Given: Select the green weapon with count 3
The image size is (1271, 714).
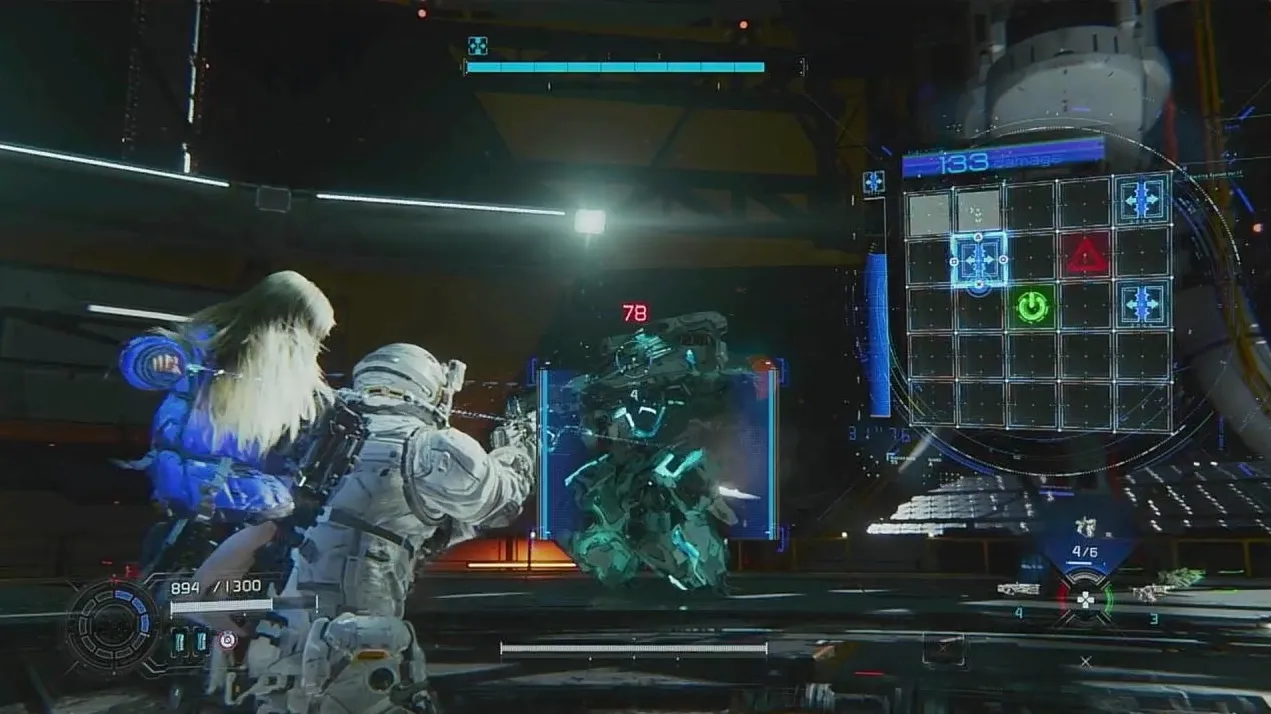Looking at the screenshot, I should [1181, 577].
